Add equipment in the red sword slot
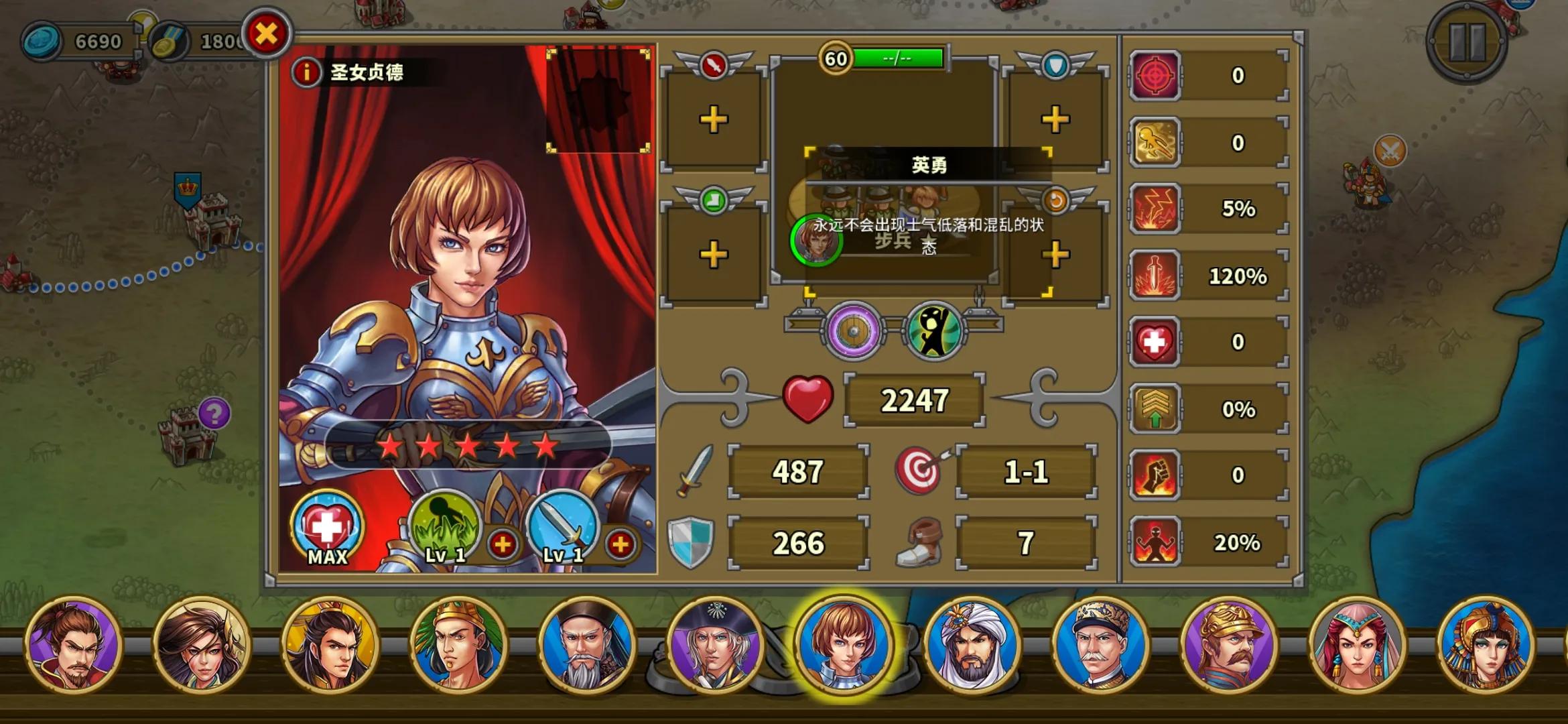The image size is (1568, 724). coord(713,121)
